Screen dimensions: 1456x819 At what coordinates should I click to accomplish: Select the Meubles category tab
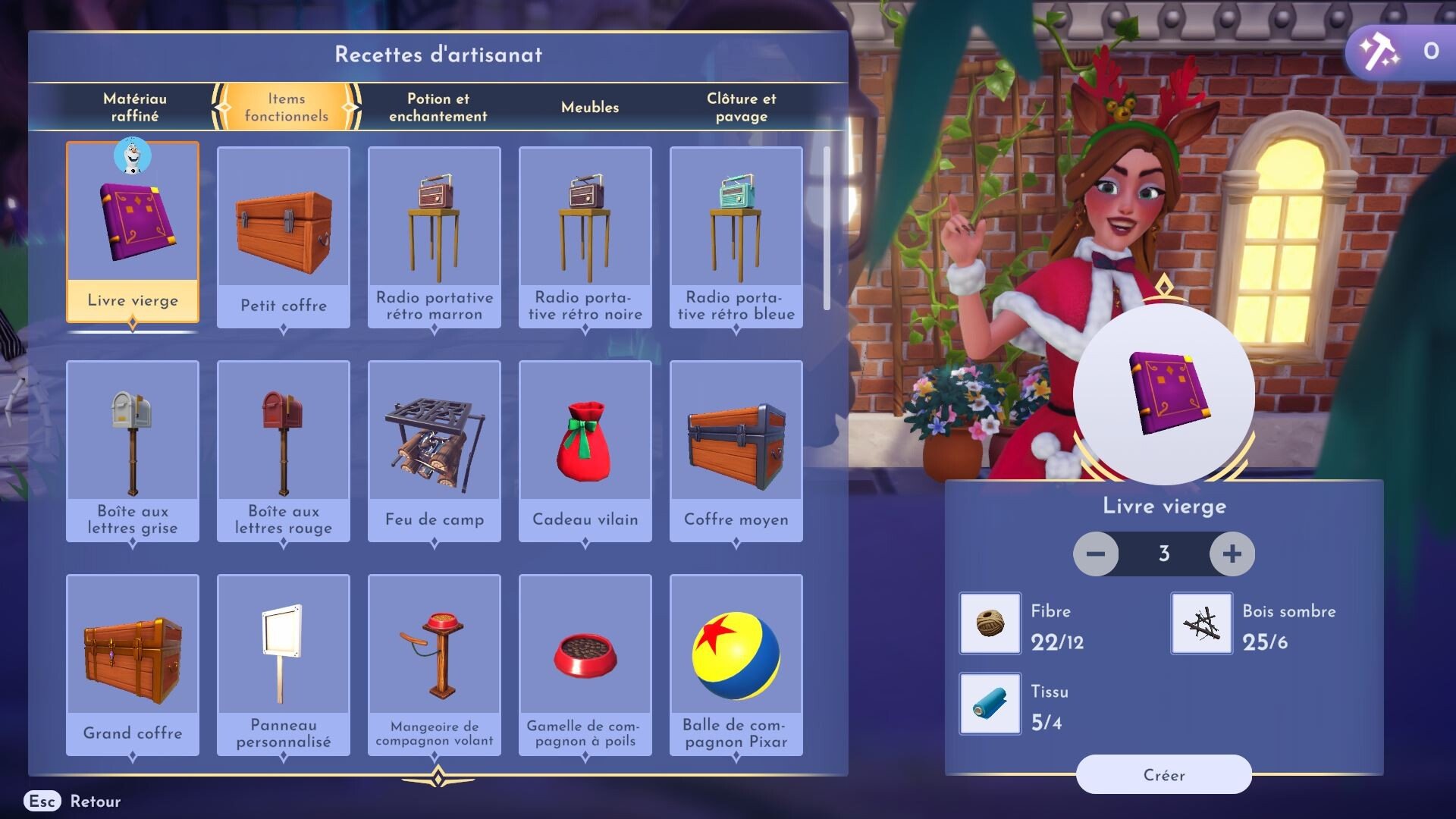pos(590,107)
